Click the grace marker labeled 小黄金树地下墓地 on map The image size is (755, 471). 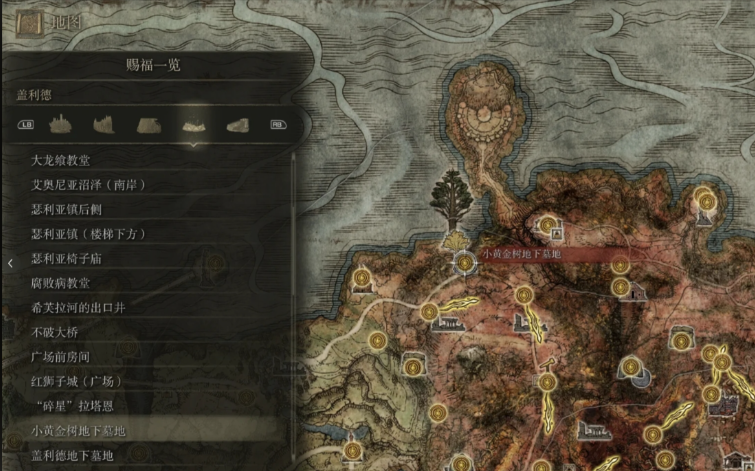tap(465, 262)
